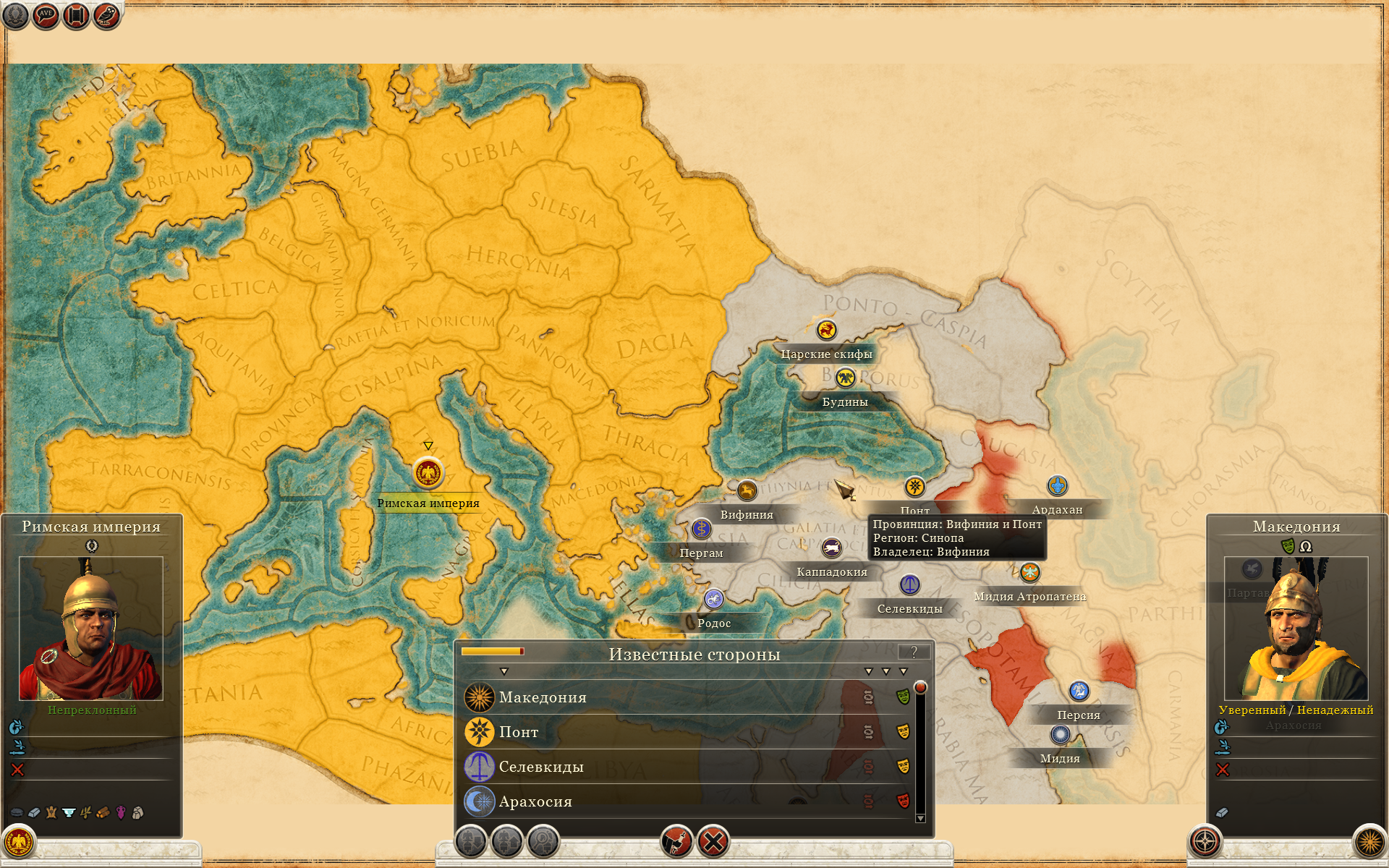Open the question mark help button
The width and height of the screenshot is (1389, 868).
coord(914,652)
